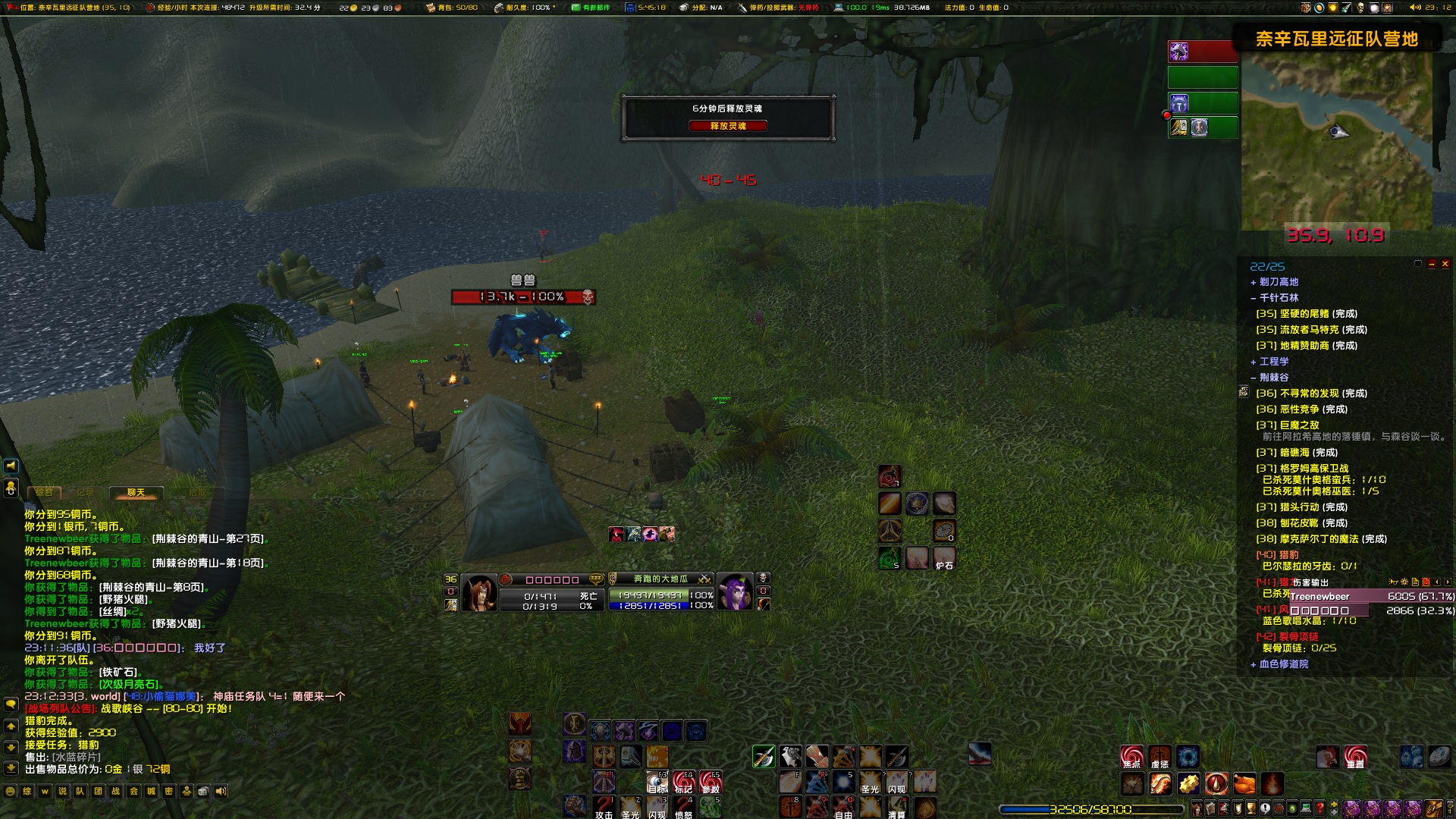Cast the 清算 ability
This screenshot has width=1456, height=819.
tap(896, 807)
